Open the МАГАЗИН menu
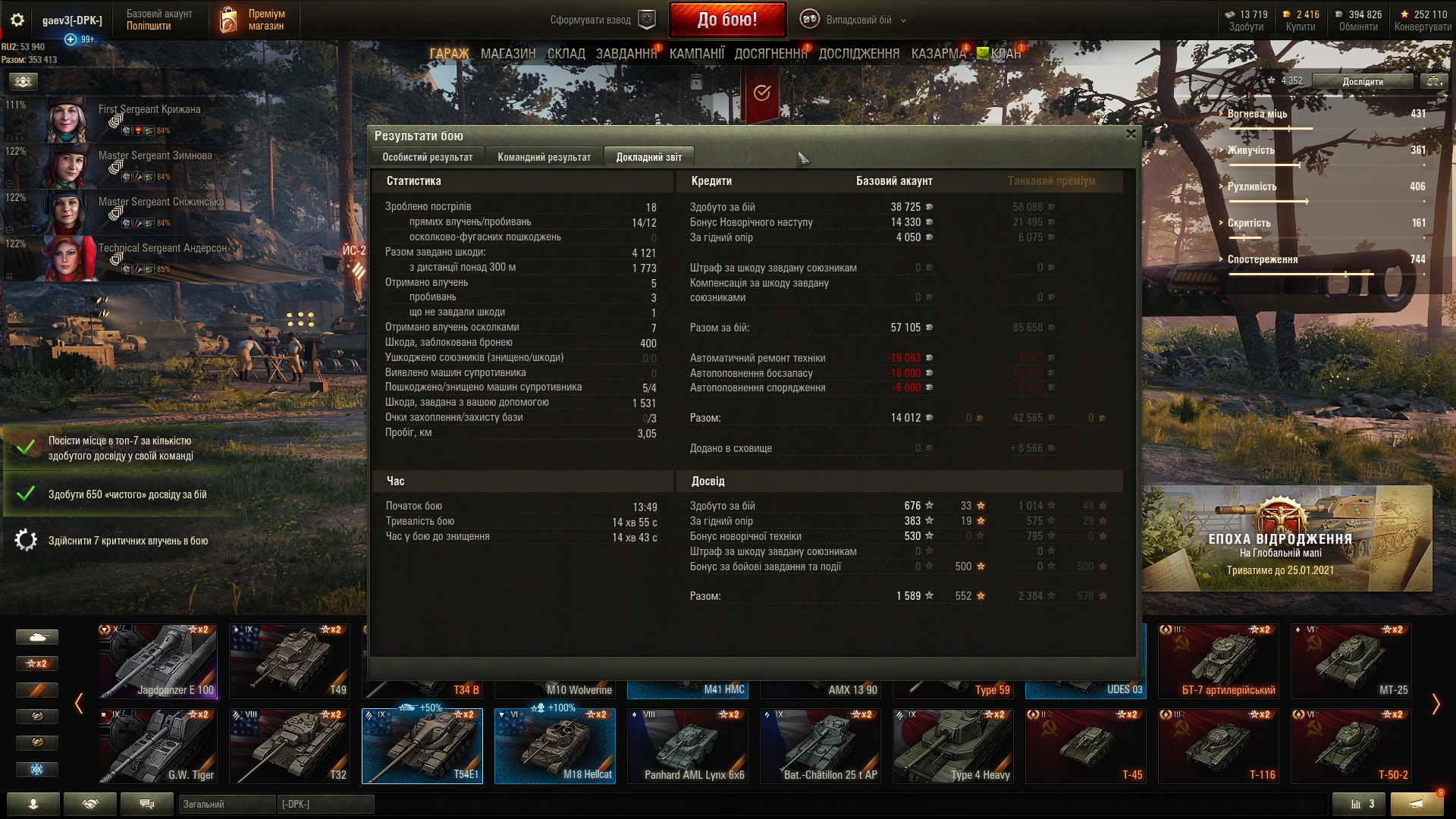This screenshot has height=819, width=1456. (x=508, y=54)
